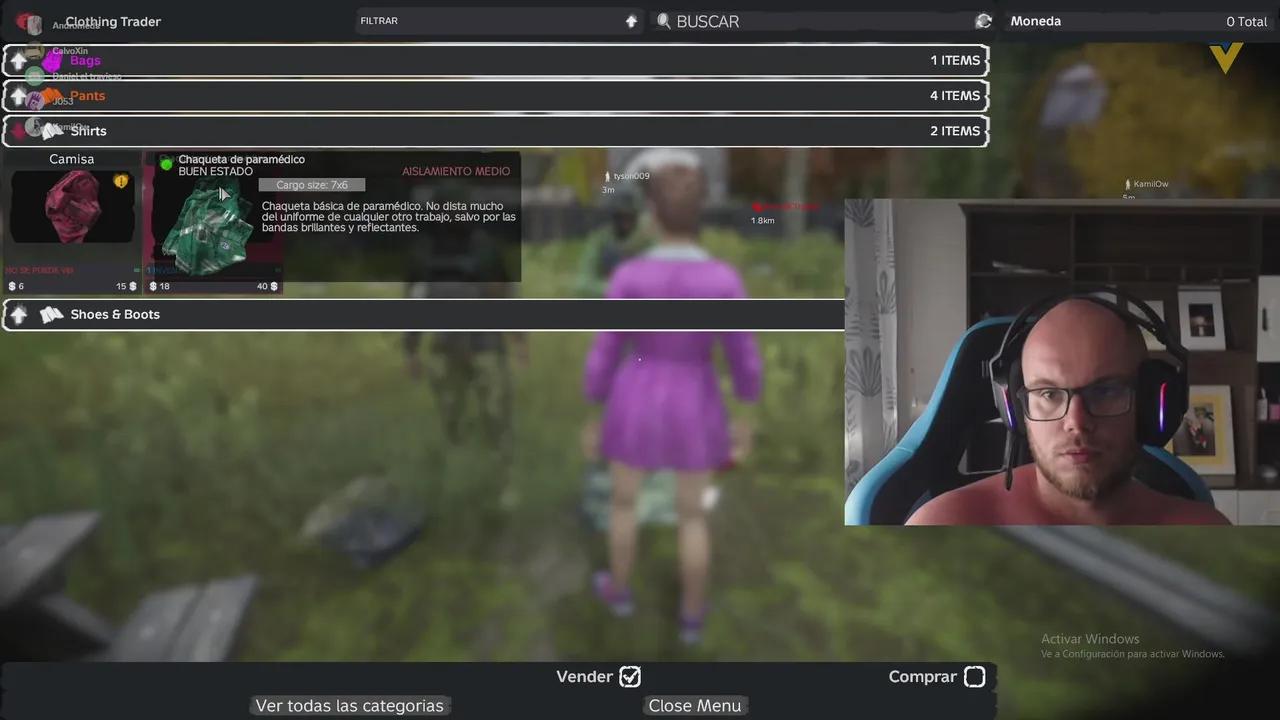Toggle the arrow indicator on the Bags row

18,60
